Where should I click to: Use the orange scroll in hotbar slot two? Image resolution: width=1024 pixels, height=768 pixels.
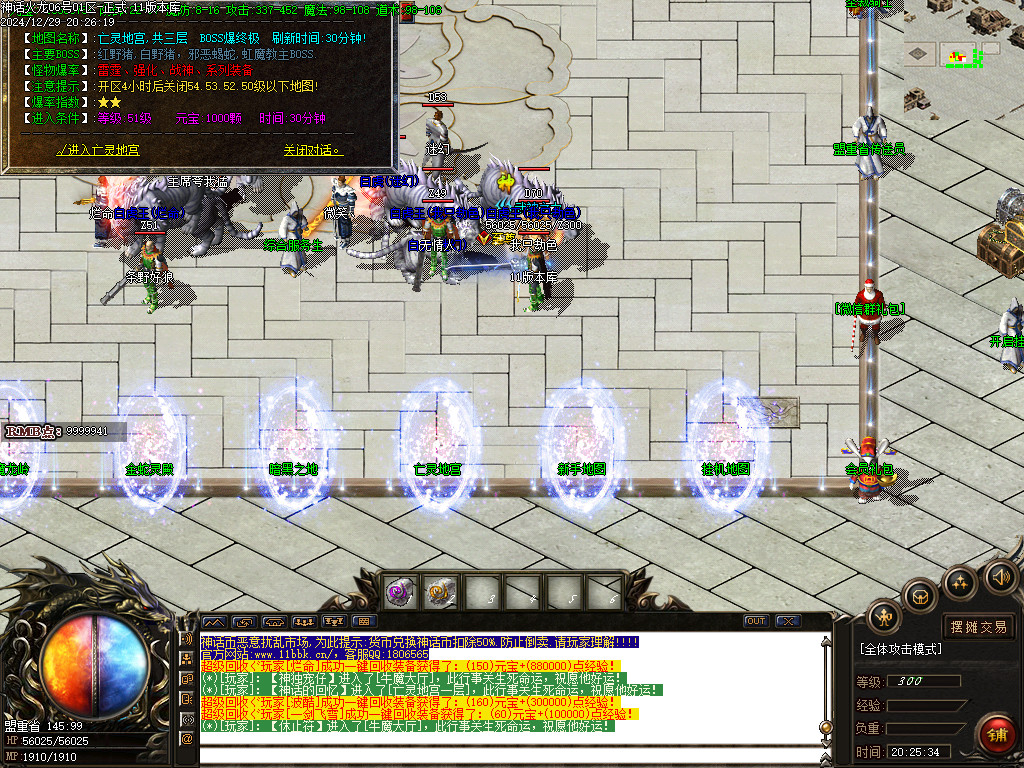(440, 591)
